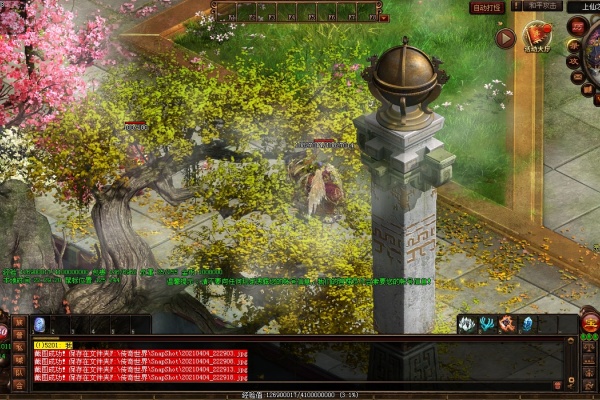Toggle the 自动打怪 auto-fight button
The height and width of the screenshot is (400, 600).
coord(486,8)
